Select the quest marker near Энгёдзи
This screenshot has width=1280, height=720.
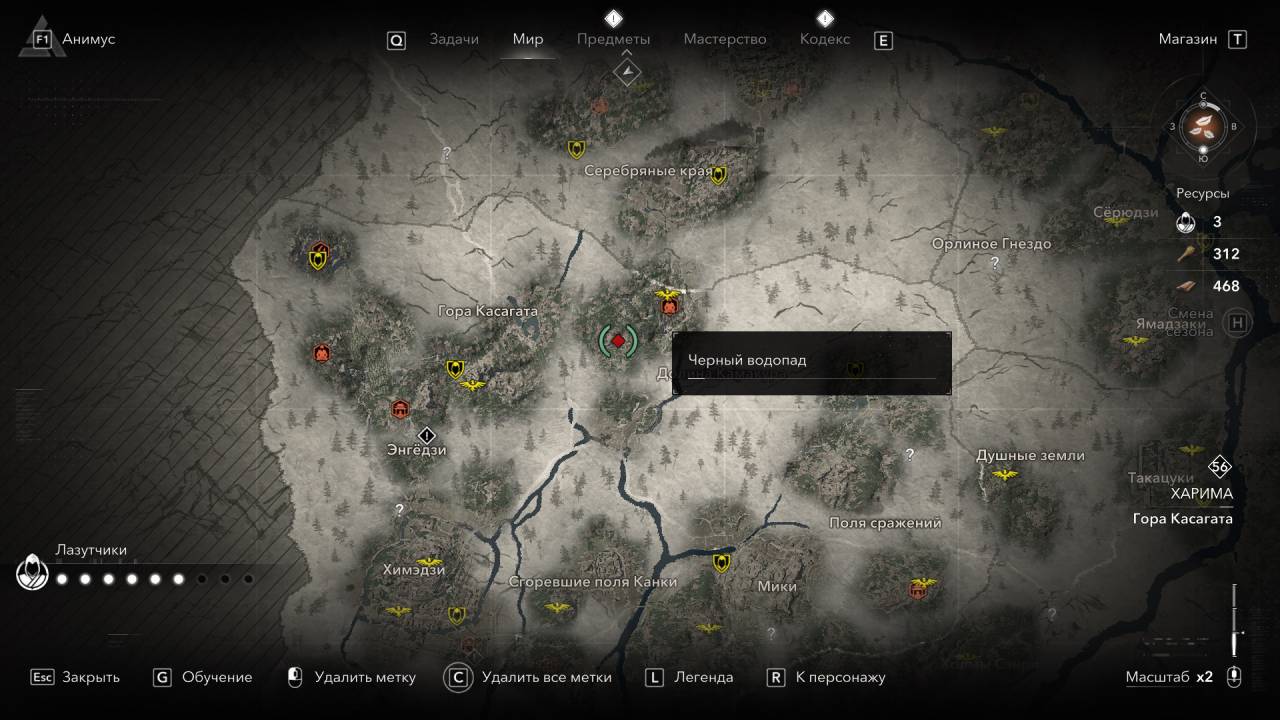(427, 435)
